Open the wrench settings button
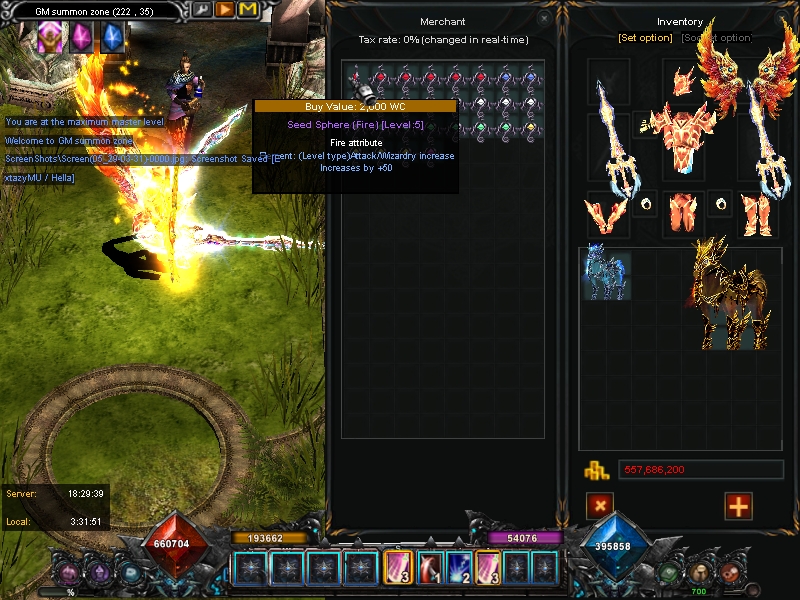 pos(203,9)
